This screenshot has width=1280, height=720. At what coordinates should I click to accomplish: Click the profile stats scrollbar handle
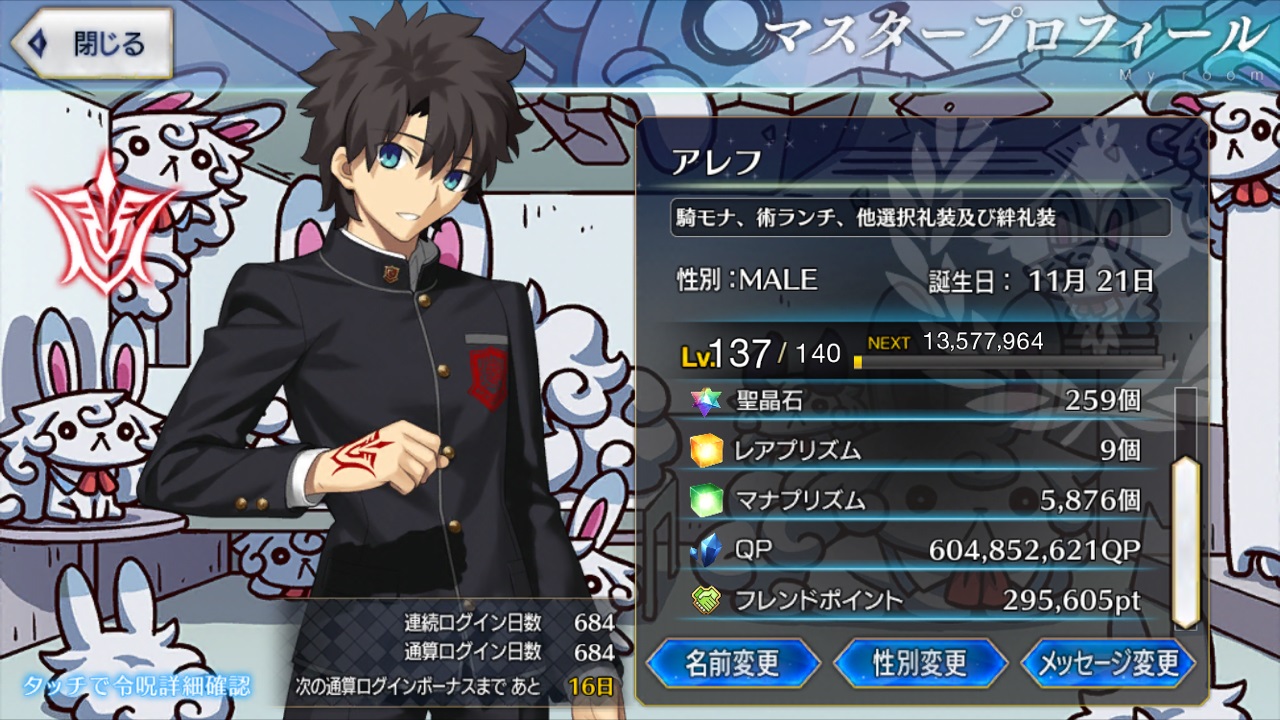(x=1185, y=541)
